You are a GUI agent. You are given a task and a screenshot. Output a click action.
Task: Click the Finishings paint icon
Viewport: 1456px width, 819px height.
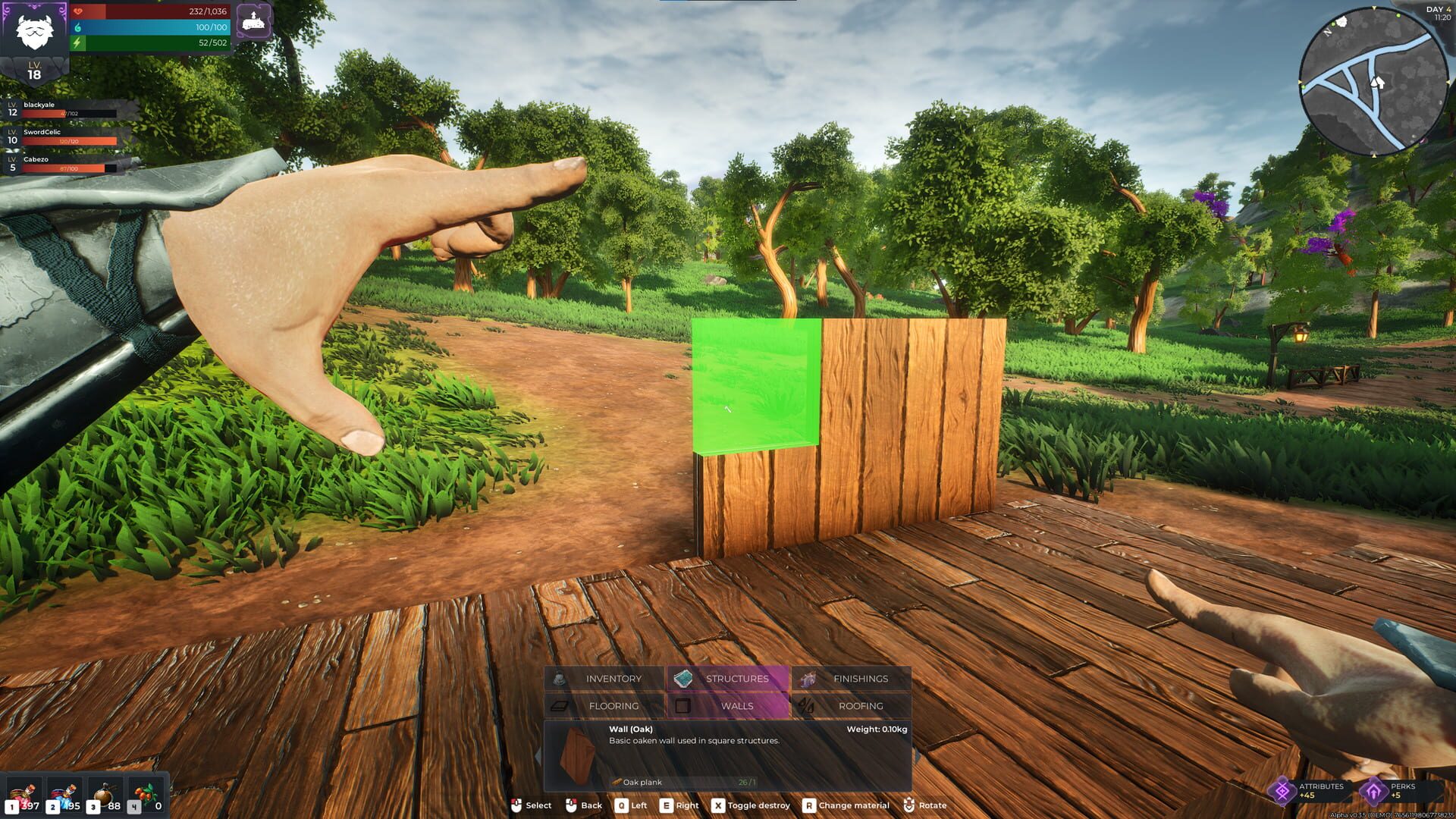click(808, 679)
